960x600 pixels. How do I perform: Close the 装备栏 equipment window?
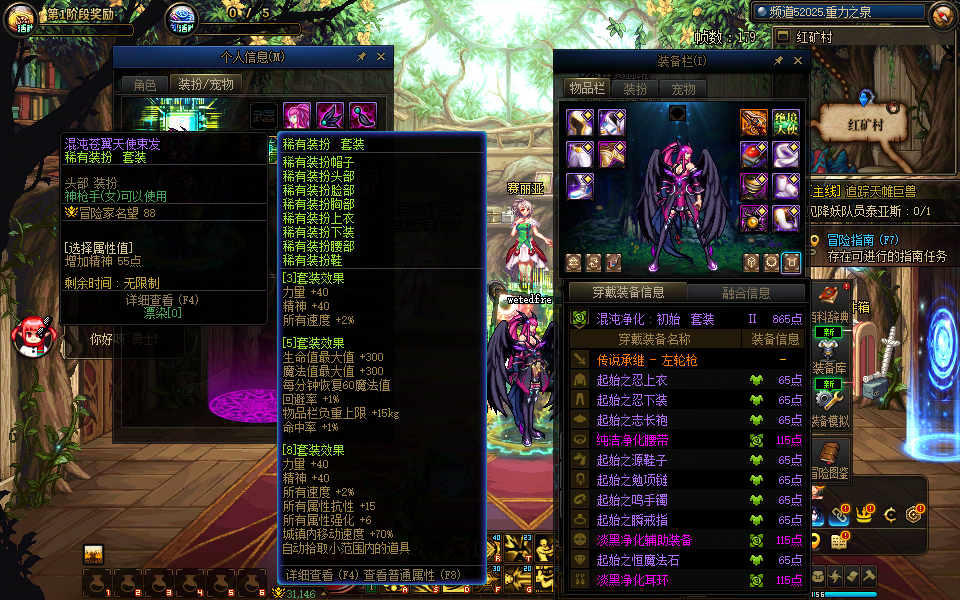[798, 61]
